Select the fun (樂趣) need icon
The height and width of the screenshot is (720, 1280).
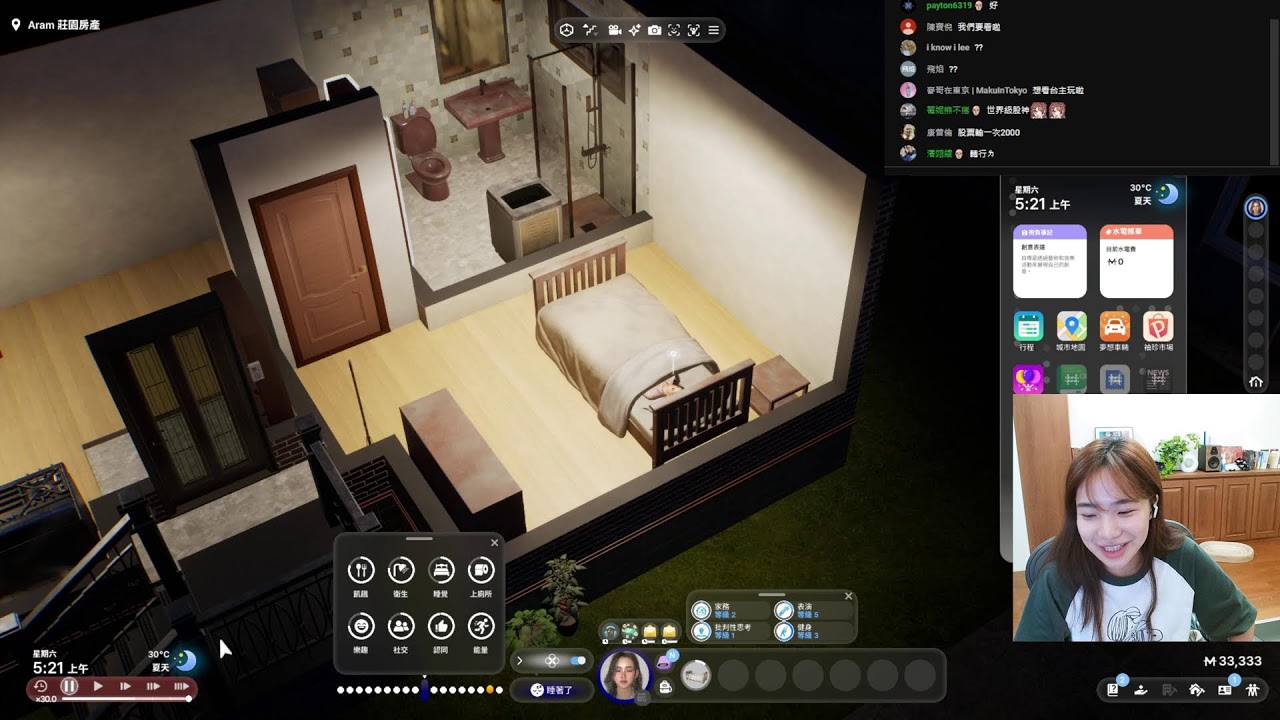click(x=361, y=627)
